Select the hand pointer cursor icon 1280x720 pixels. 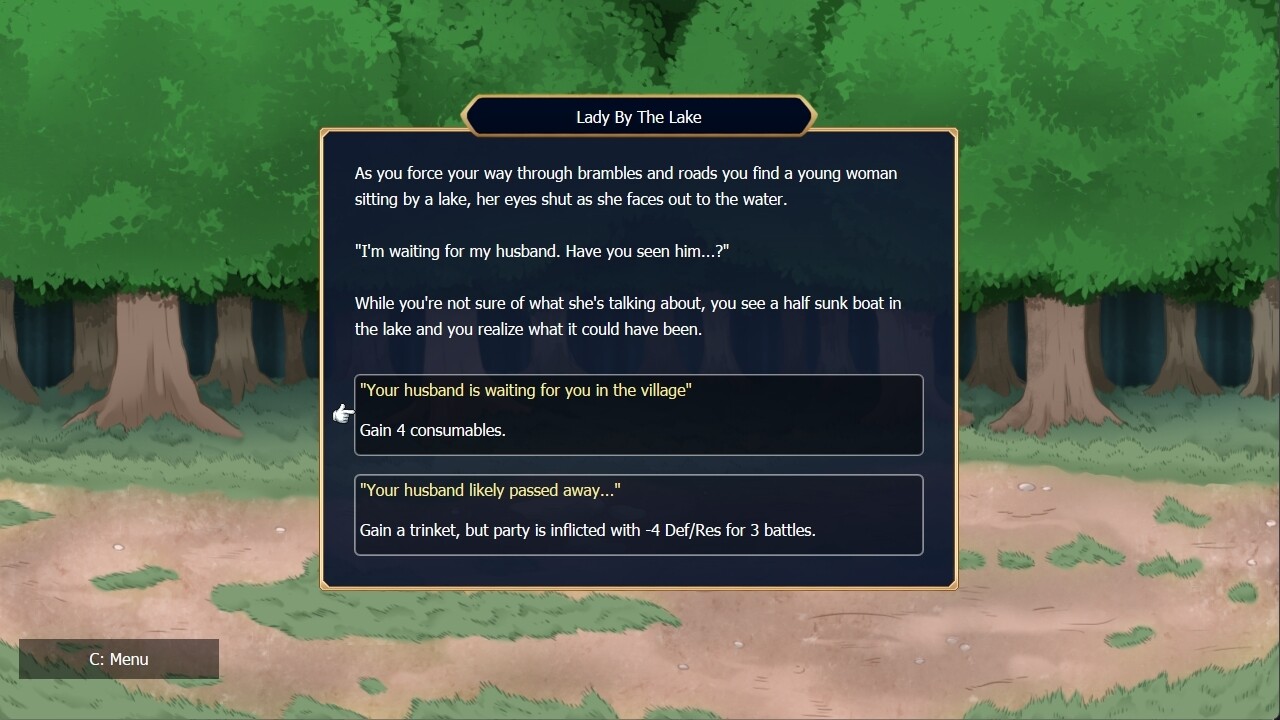(344, 413)
